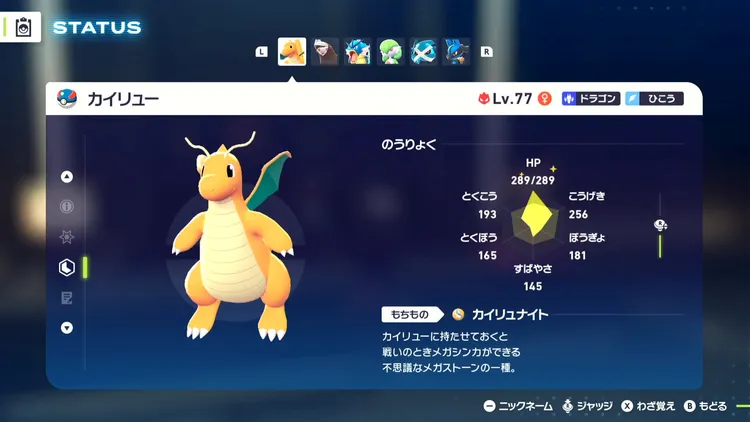The height and width of the screenshot is (422, 750).
Task: Select Dragonite in the party row
Action: click(x=291, y=51)
